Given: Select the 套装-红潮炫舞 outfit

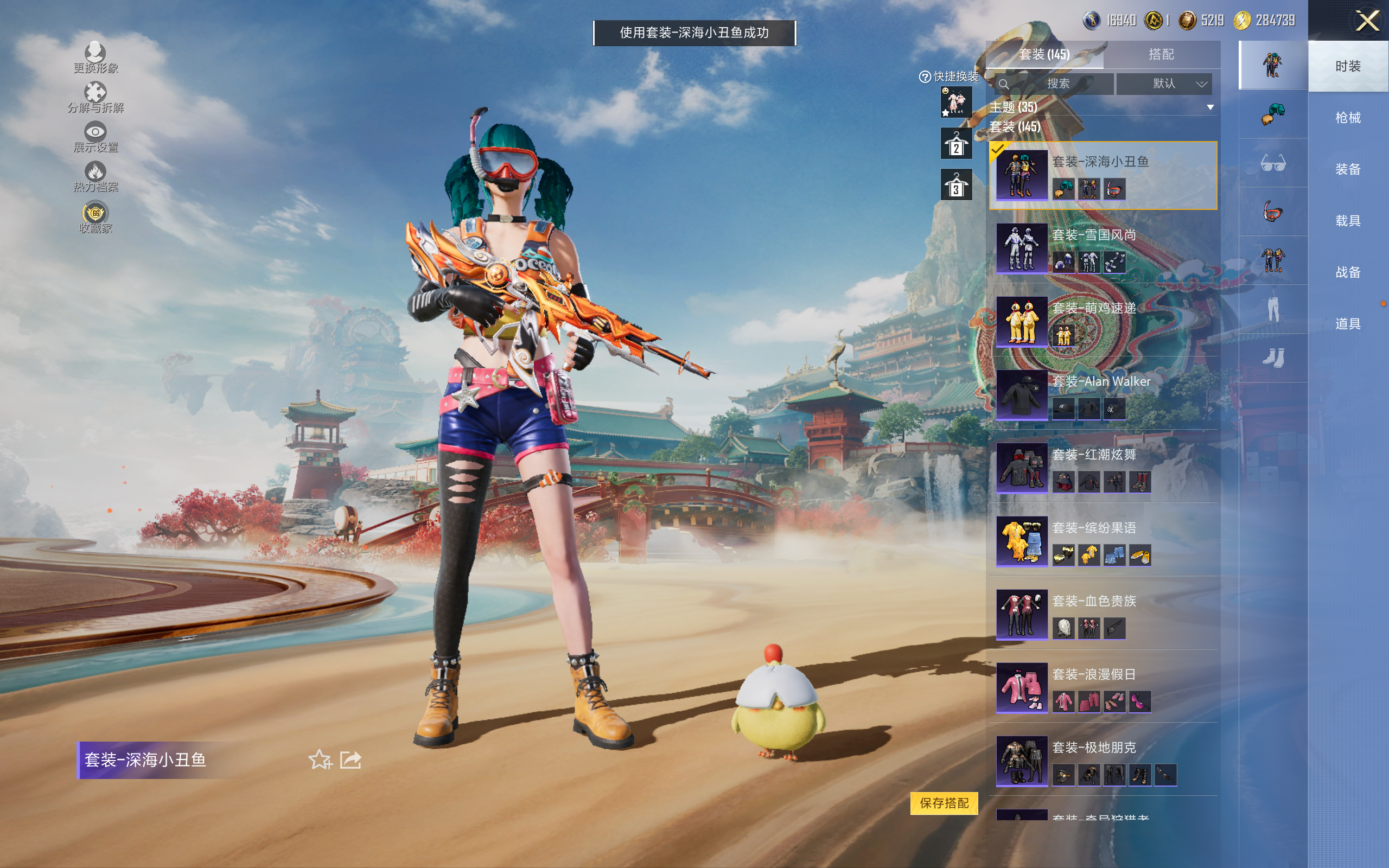Looking at the screenshot, I should point(1102,468).
